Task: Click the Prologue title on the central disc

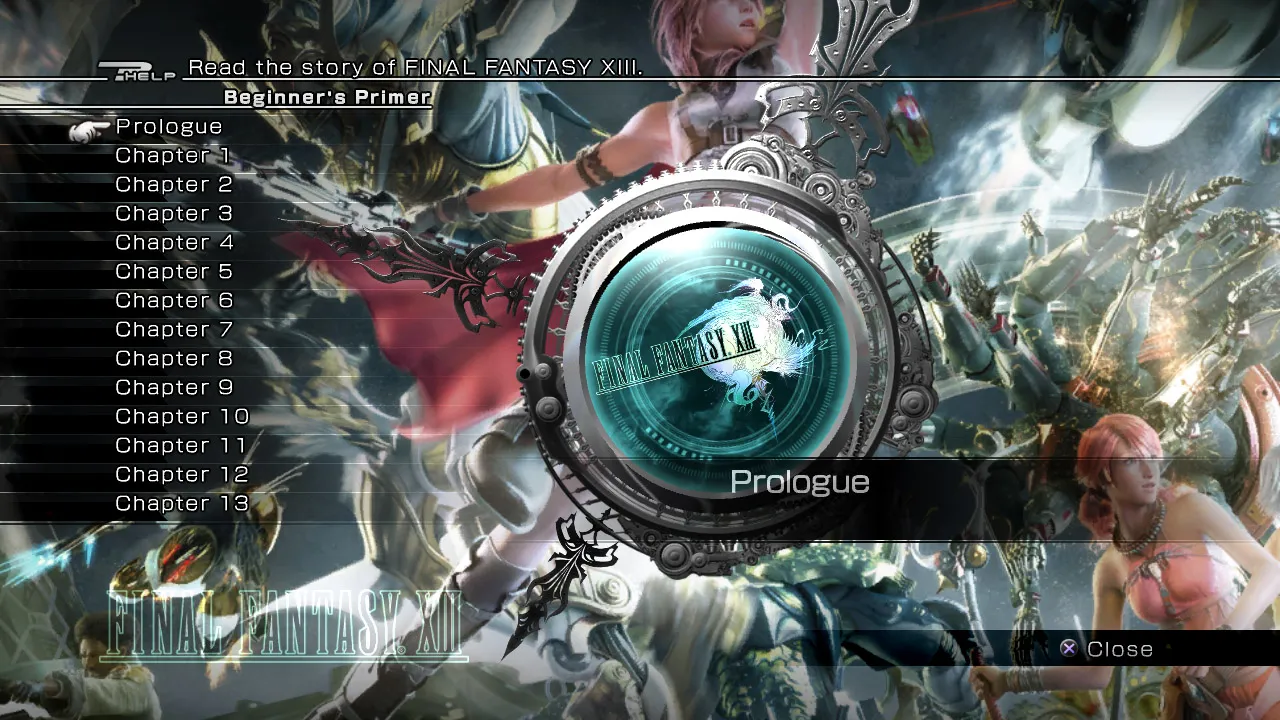Action: (800, 482)
